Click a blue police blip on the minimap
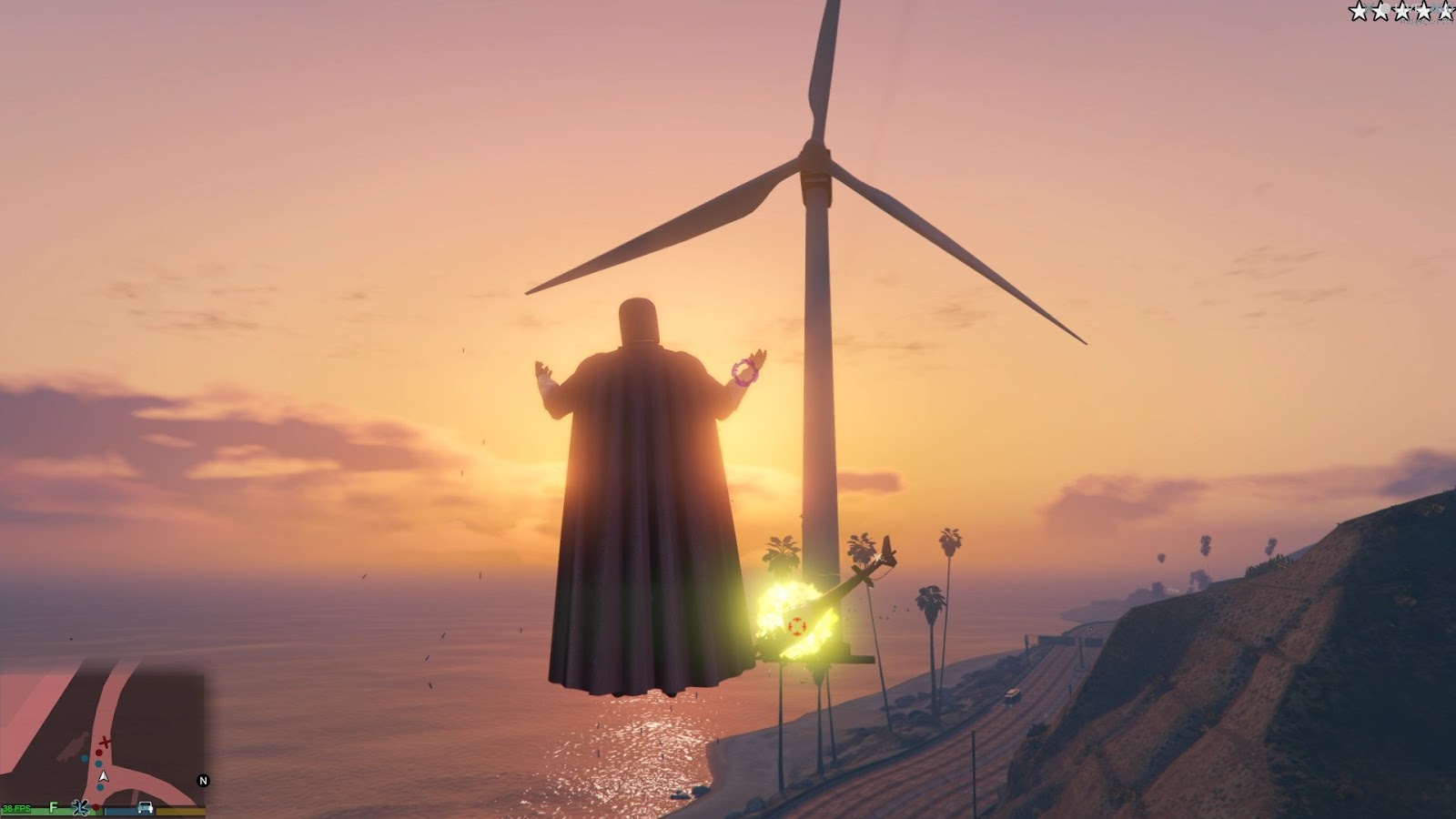The width and height of the screenshot is (1456, 819). [98, 763]
